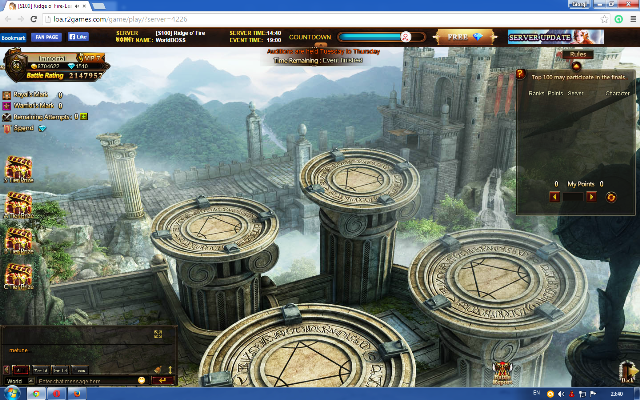Viewport: 640px width, 400px height.
Task: Refresh the rankings list
Action: pyautogui.click(x=612, y=197)
